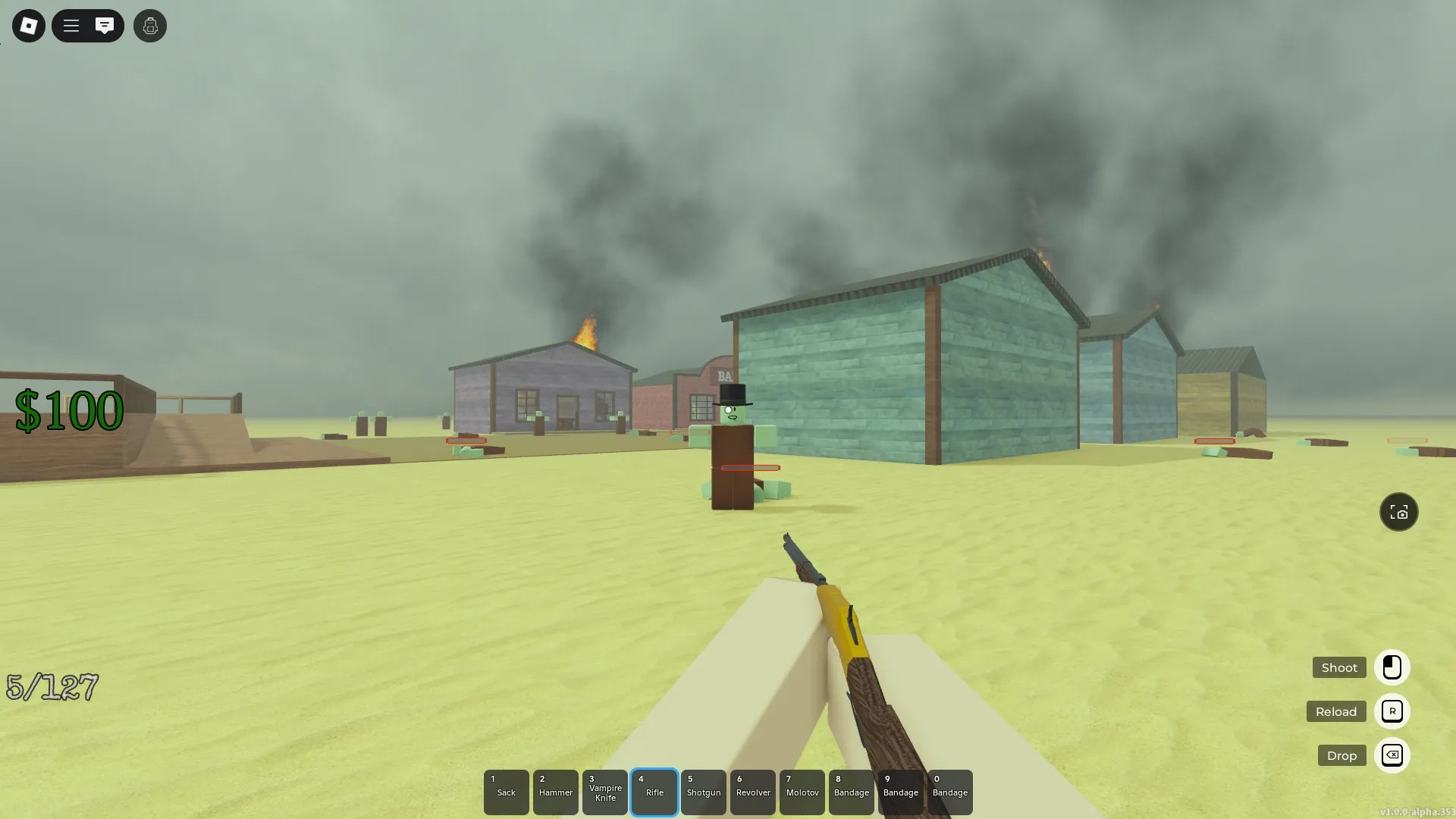Open the in-game chat icon
Image resolution: width=1456 pixels, height=819 pixels.
105,25
